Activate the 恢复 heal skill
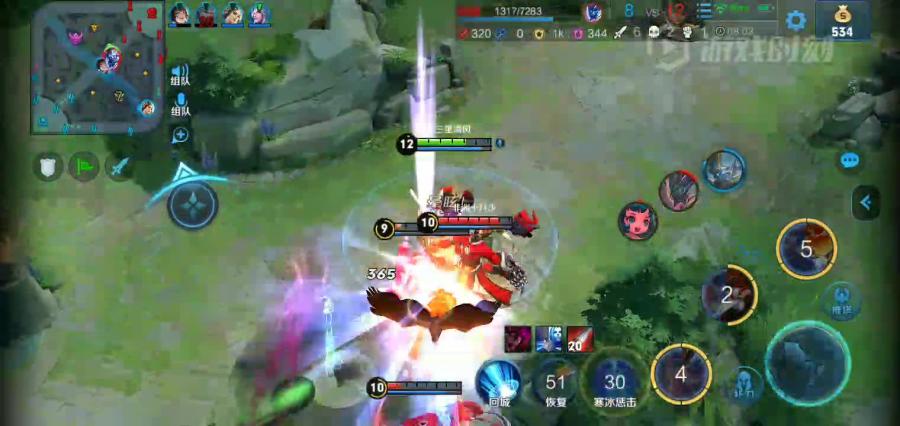This screenshot has width=900, height=426. [x=556, y=383]
